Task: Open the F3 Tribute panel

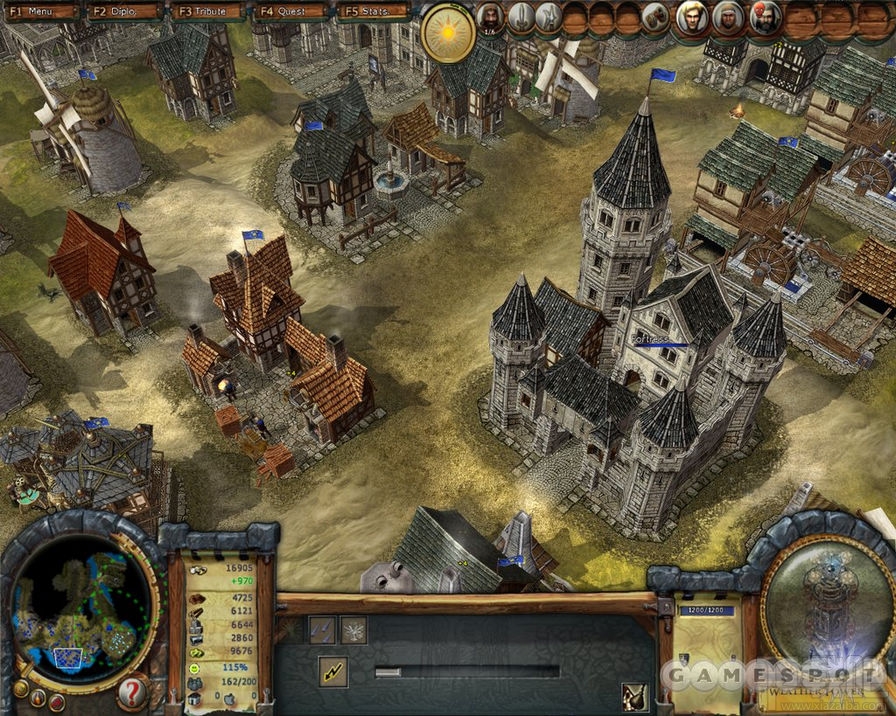Action: click(208, 12)
